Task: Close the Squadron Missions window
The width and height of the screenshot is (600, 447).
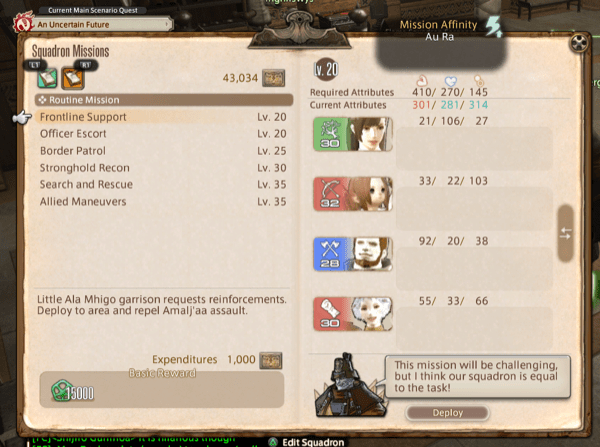Action: coord(578,44)
